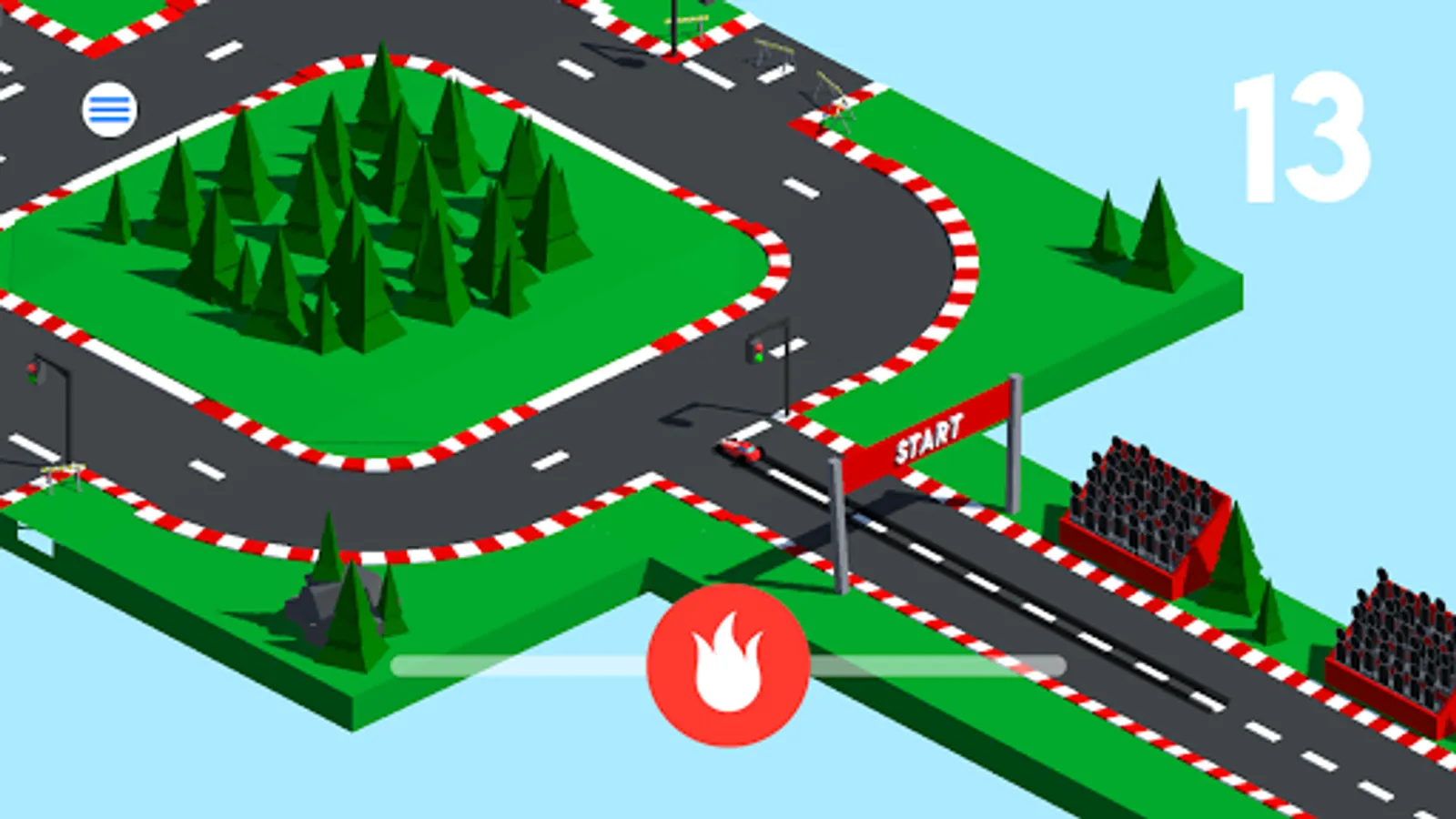The height and width of the screenshot is (819, 1456).
Task: Click the upper grandstand full of spectators
Action: [x=1142, y=505]
